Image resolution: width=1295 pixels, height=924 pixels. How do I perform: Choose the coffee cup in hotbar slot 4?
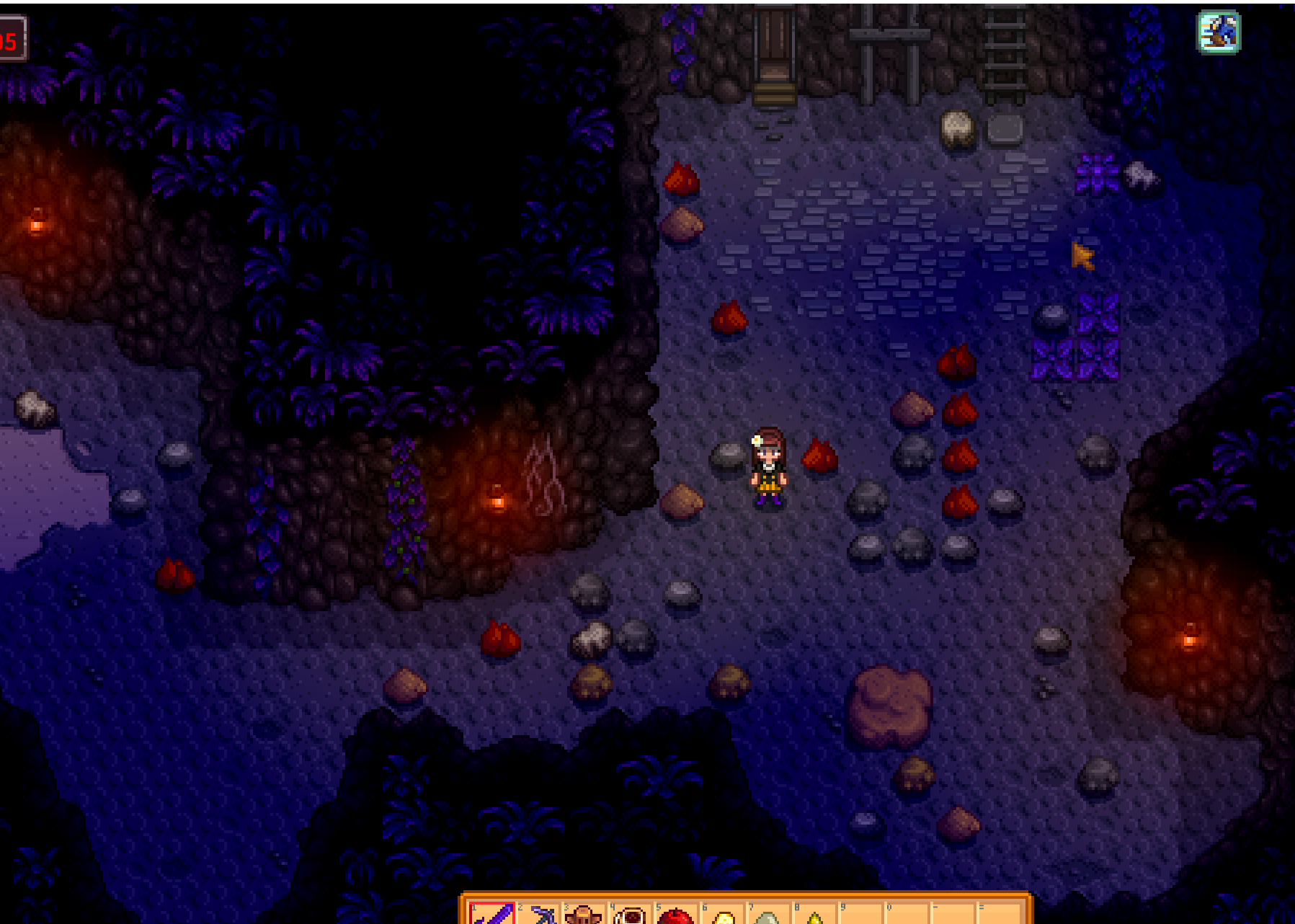click(631, 915)
